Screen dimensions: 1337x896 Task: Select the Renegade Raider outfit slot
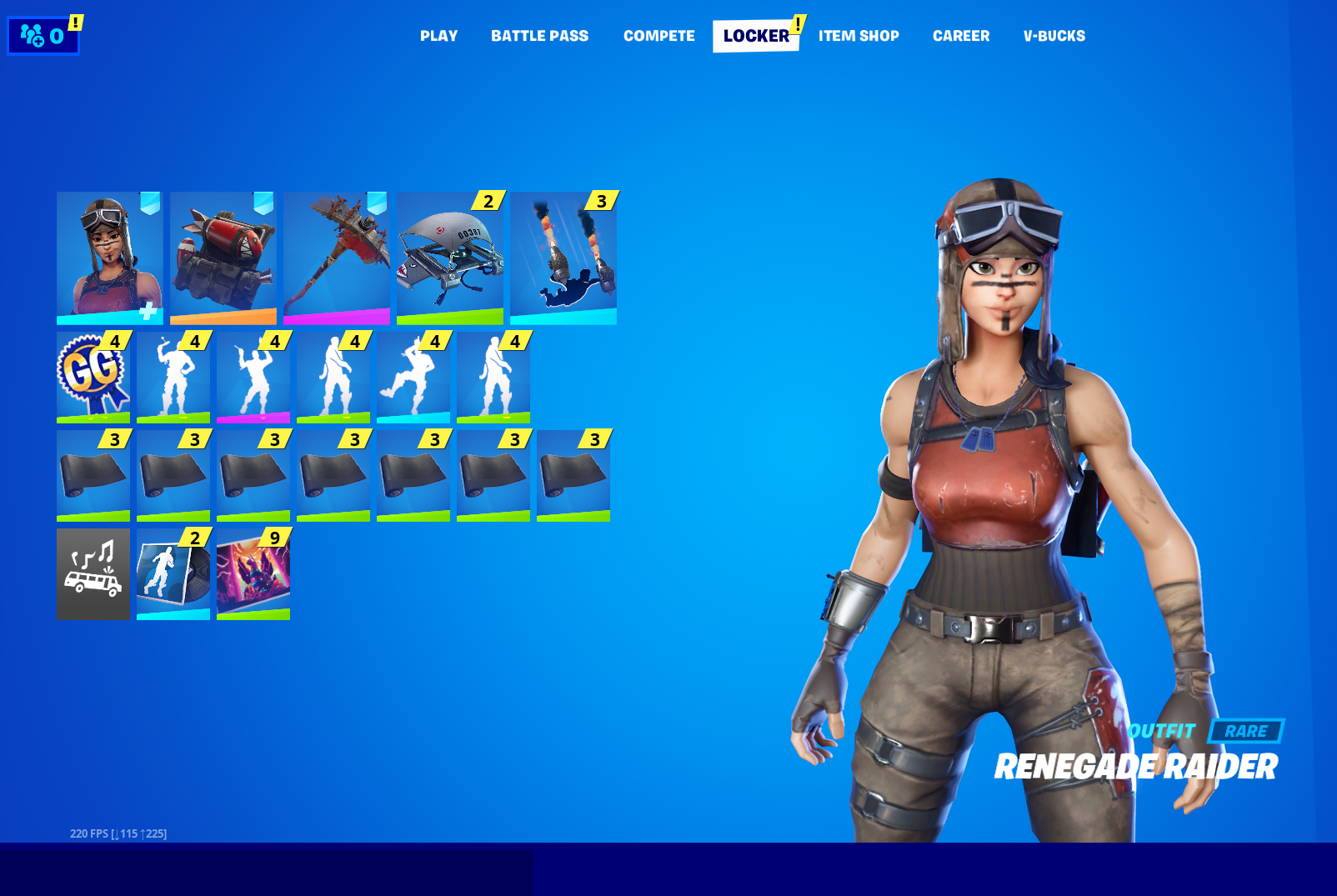click(109, 258)
